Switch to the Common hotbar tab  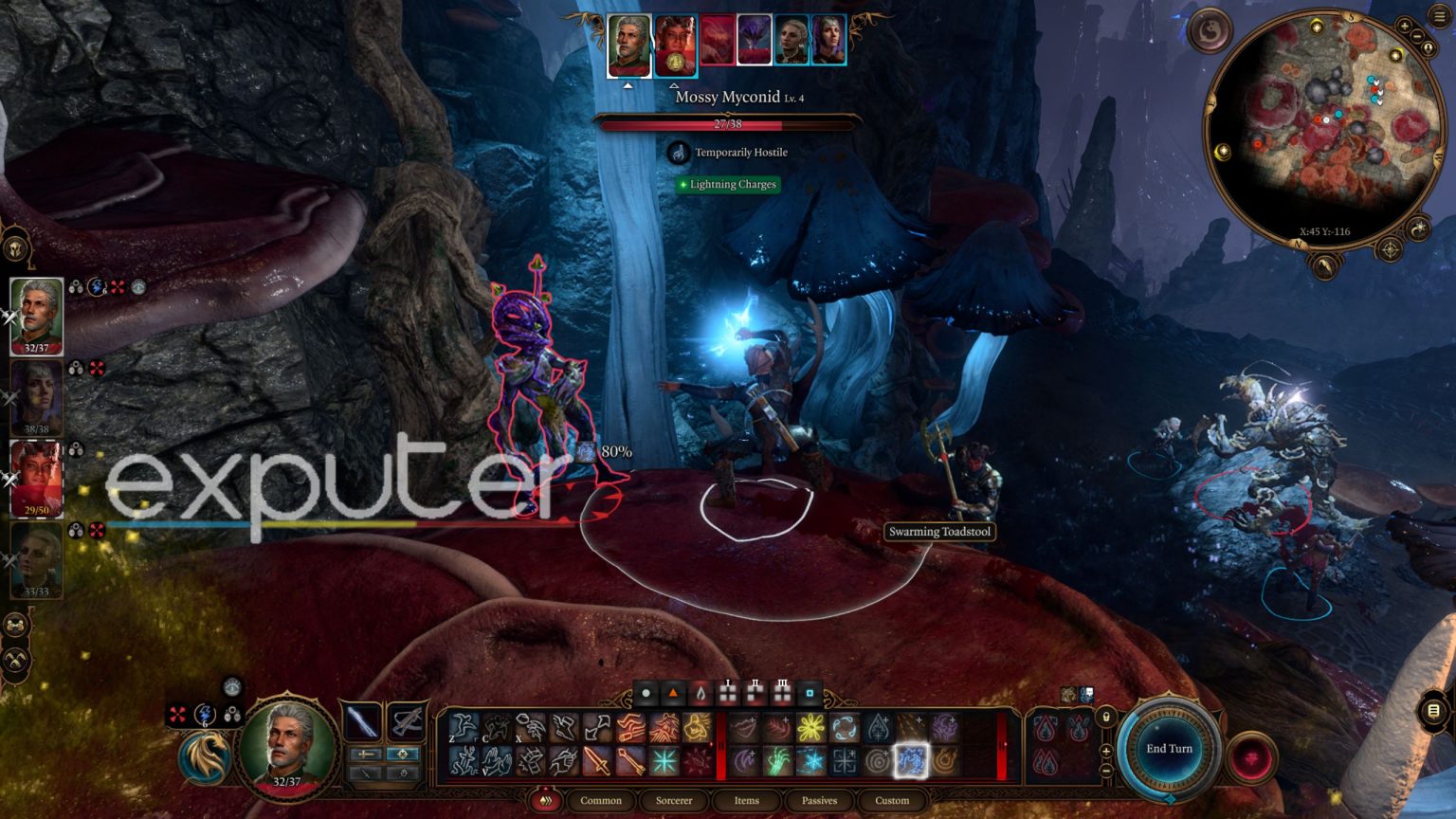(x=601, y=801)
